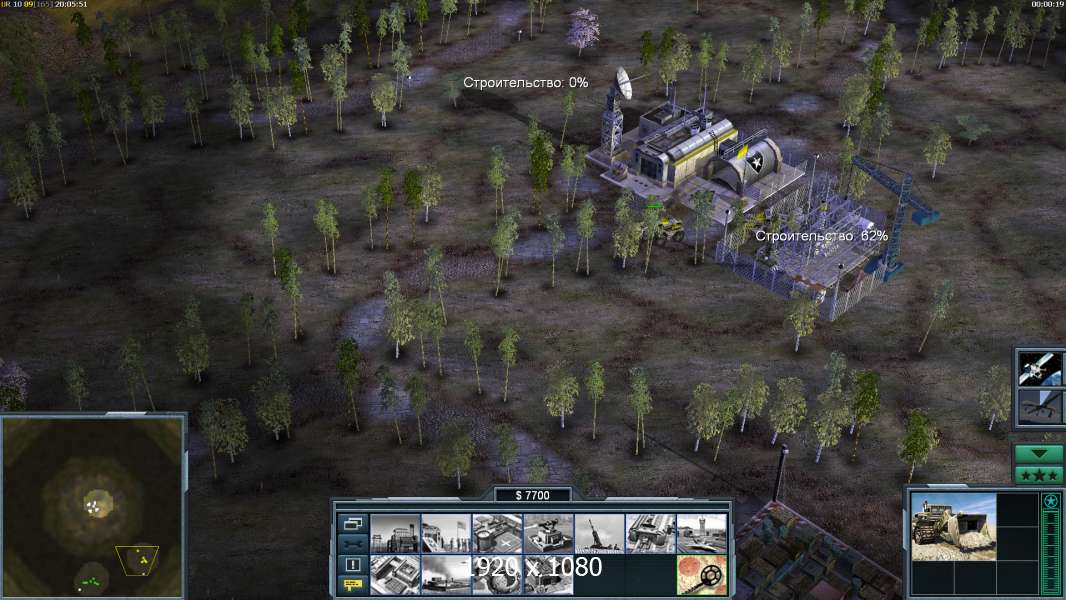Click the selected bulldozer unit portrait
Screen dimensions: 1066x600
[x=953, y=525]
